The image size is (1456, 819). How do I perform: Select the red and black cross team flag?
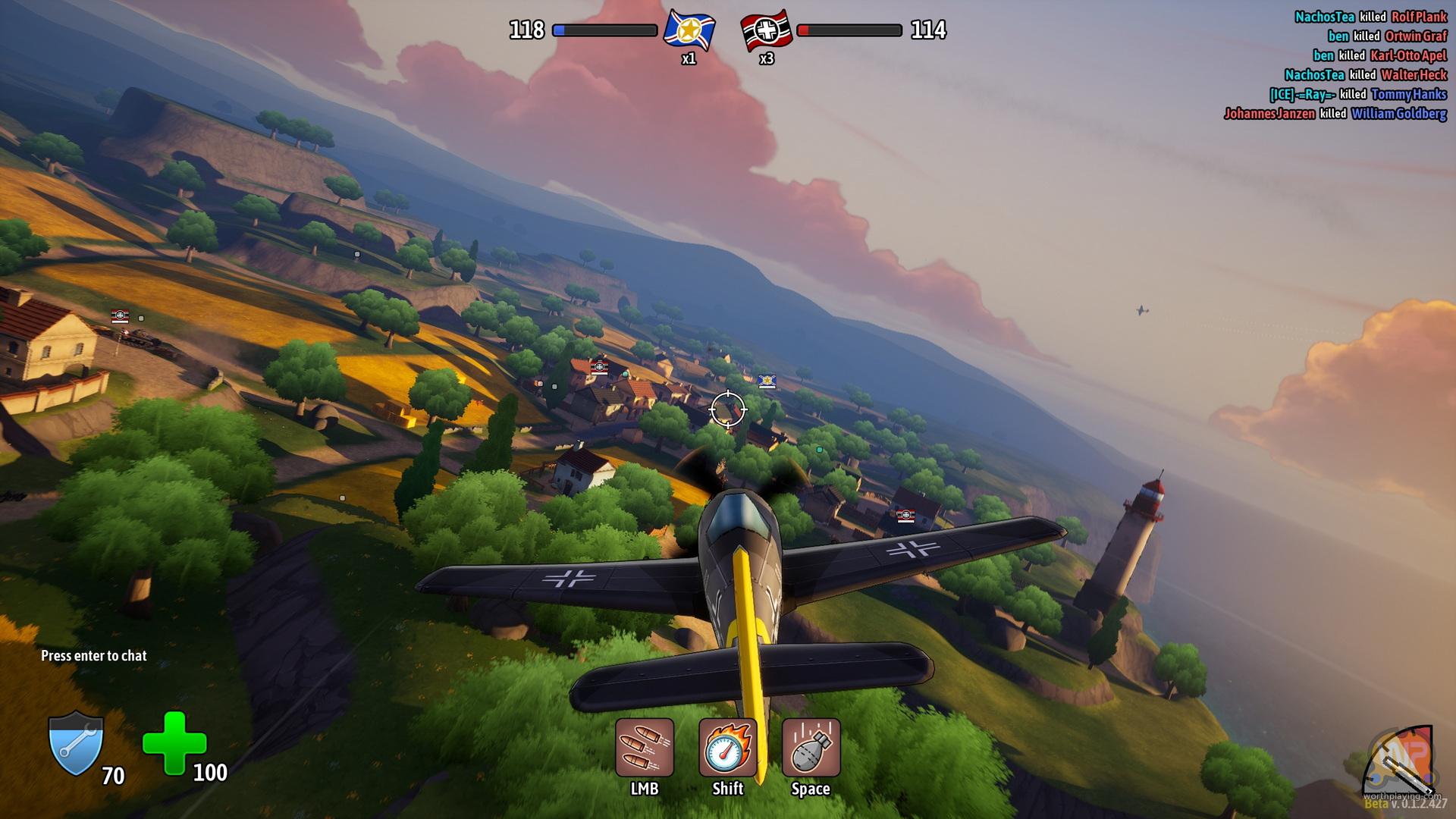[766, 31]
